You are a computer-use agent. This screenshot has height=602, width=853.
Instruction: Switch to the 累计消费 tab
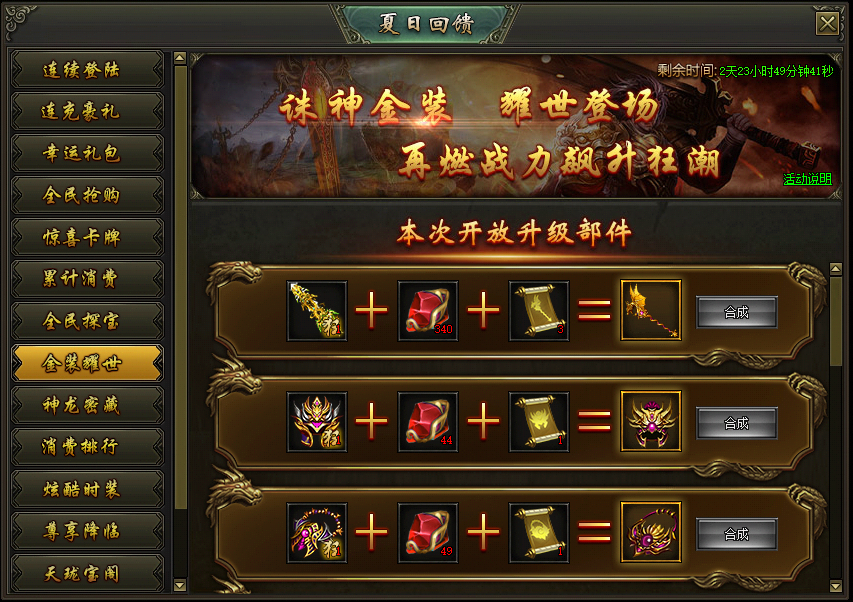[87, 280]
